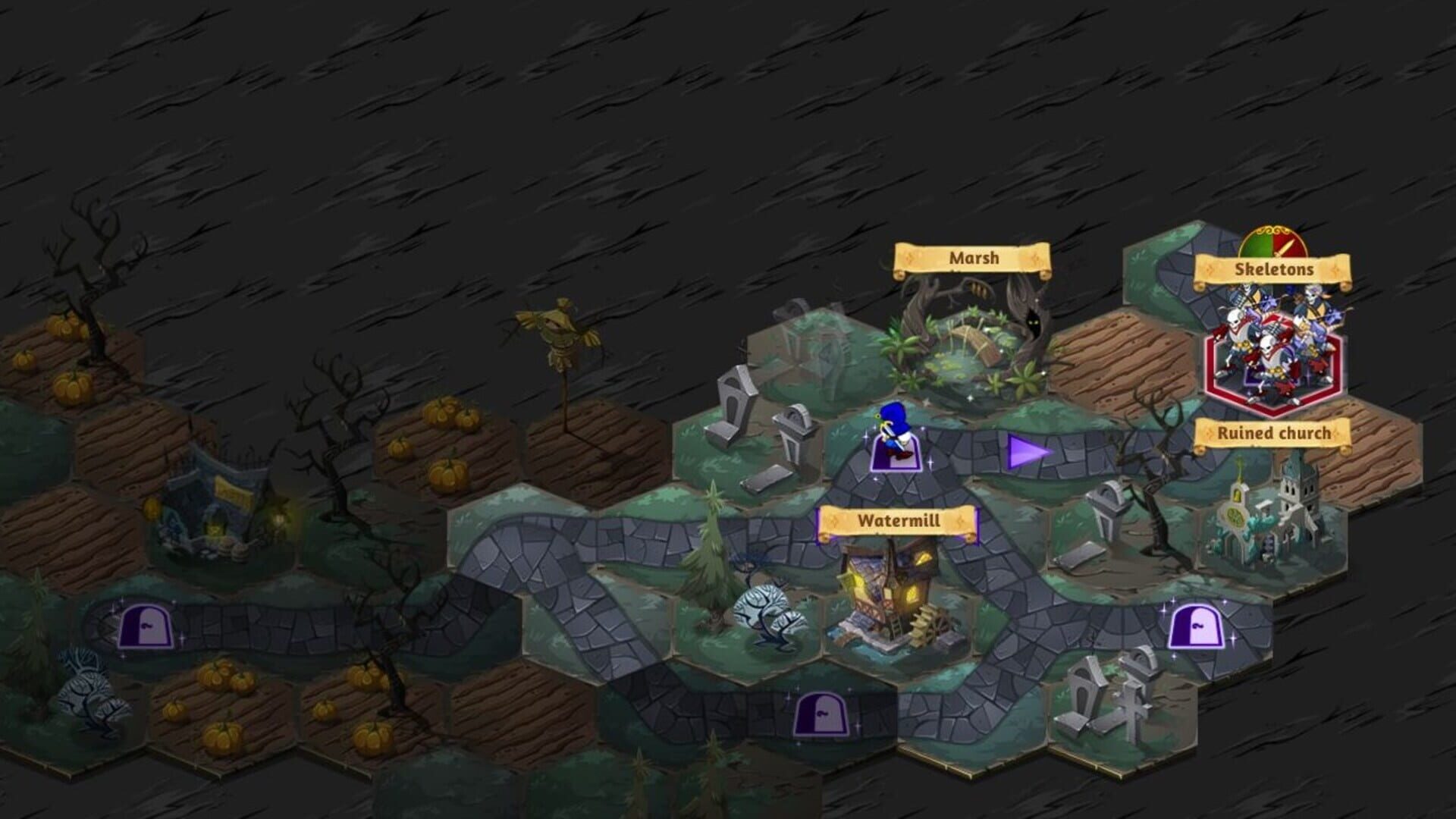Expand the Watermill banner
Image resolution: width=1456 pixels, height=819 pixels.
[898, 521]
